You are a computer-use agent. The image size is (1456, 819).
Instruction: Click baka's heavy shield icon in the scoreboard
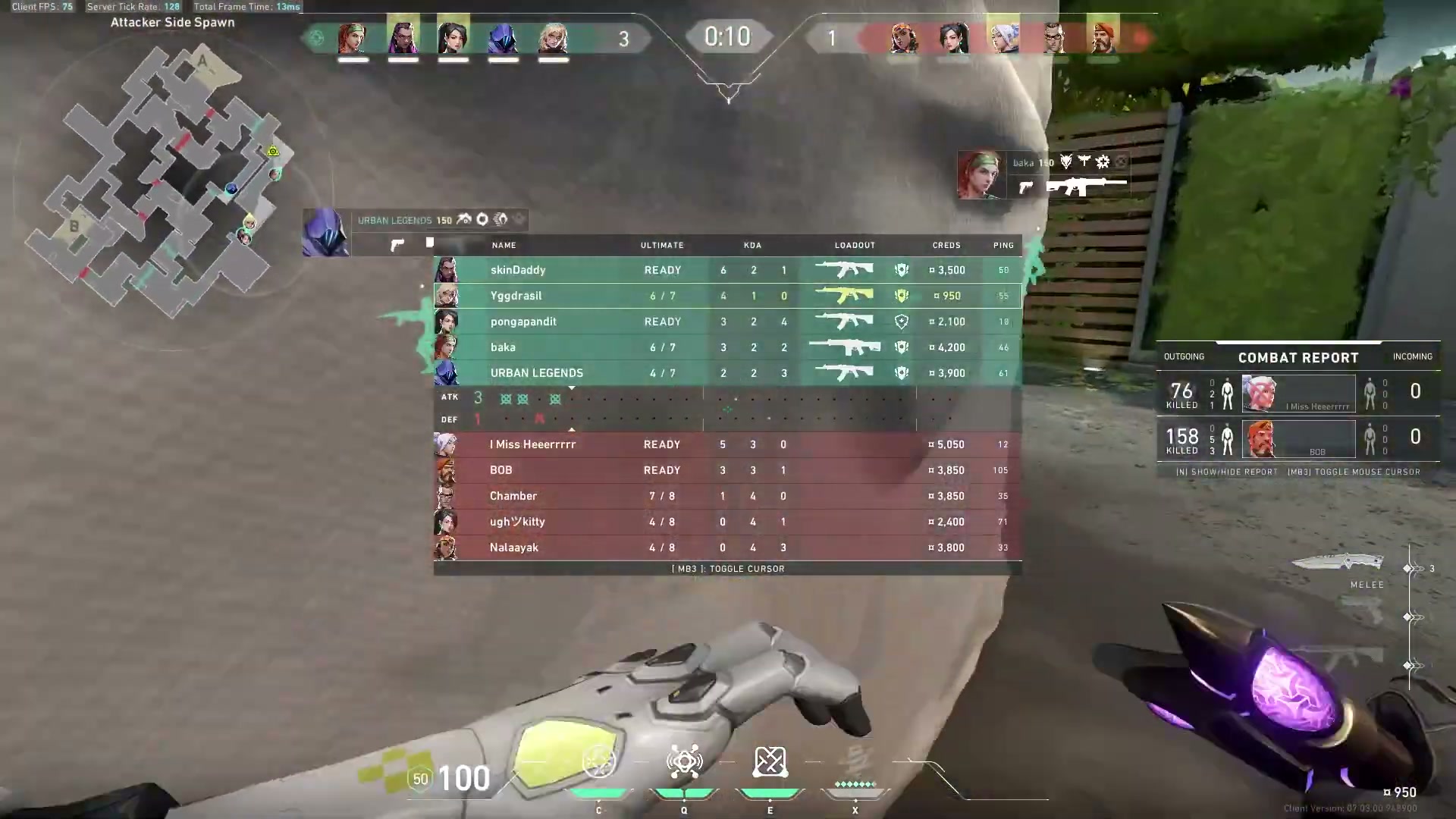click(x=901, y=347)
